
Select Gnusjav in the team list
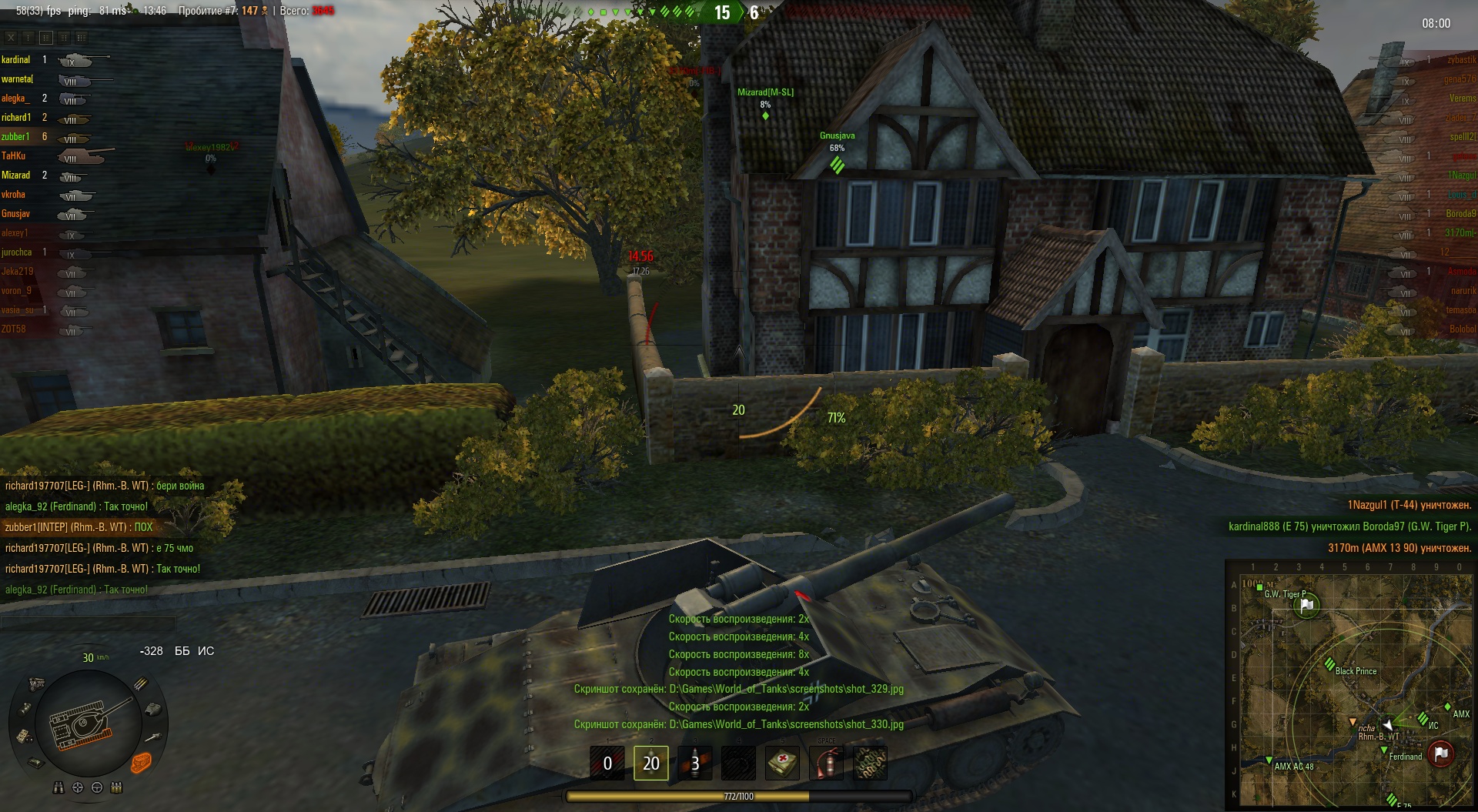[x=15, y=214]
